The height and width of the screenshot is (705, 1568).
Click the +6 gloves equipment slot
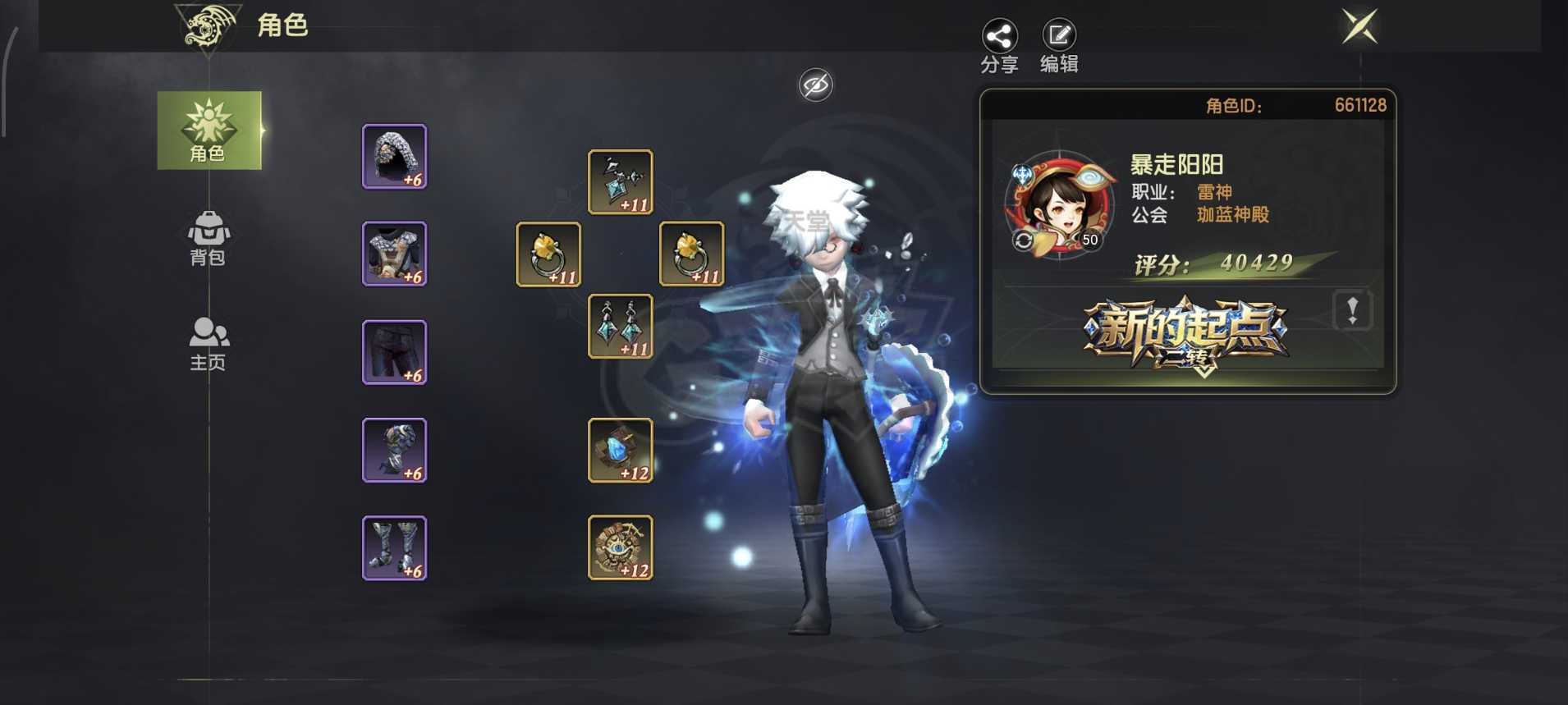click(394, 450)
